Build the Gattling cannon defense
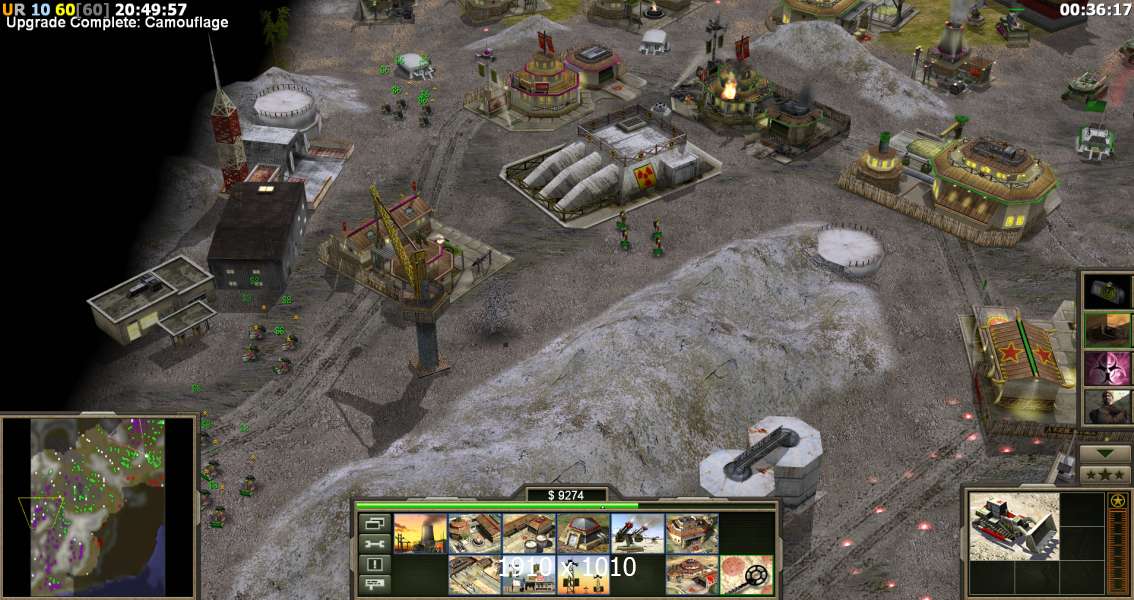The image size is (1134, 600). click(x=637, y=533)
